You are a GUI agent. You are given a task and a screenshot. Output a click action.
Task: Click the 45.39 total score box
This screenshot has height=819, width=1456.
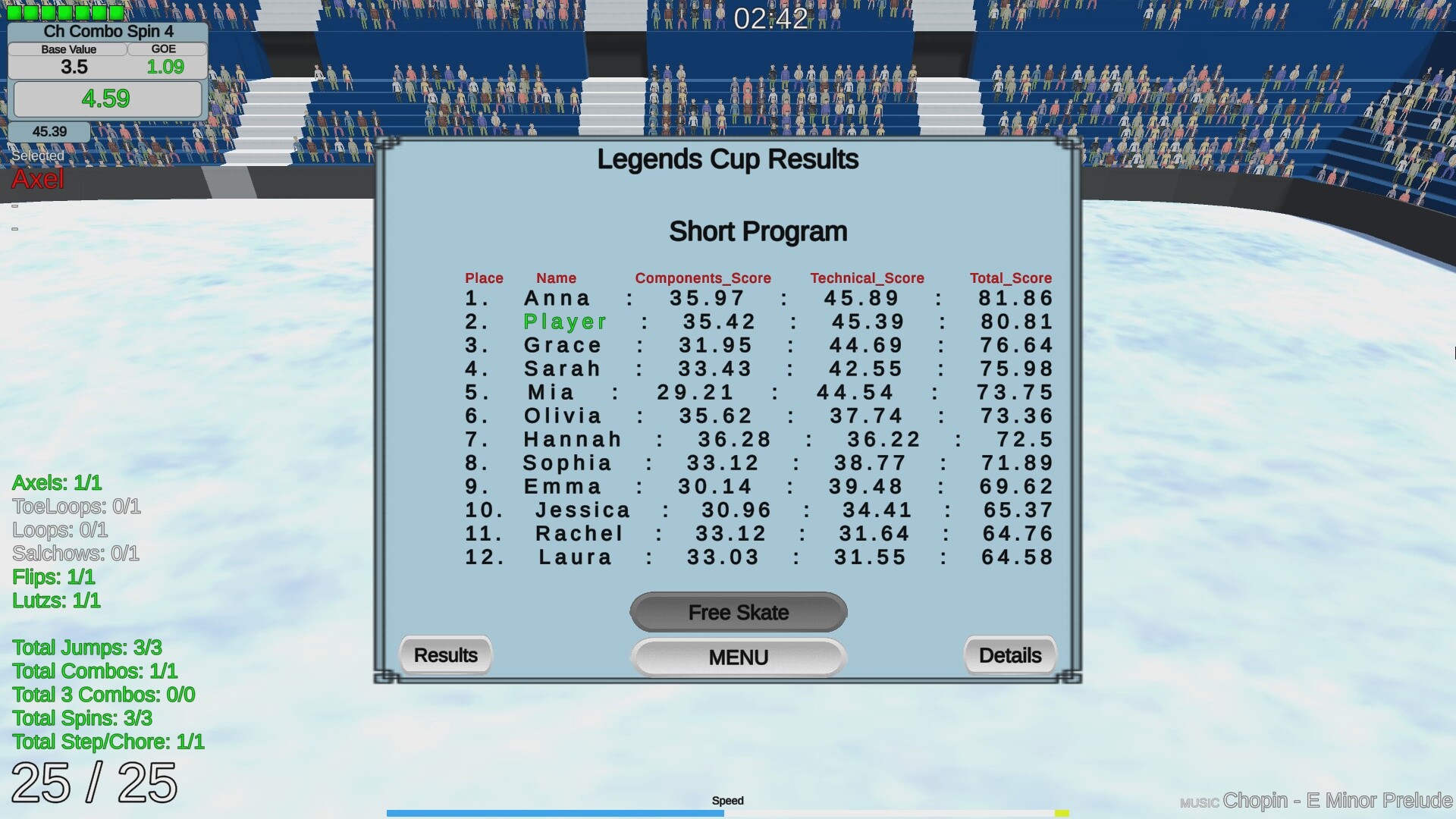point(49,130)
